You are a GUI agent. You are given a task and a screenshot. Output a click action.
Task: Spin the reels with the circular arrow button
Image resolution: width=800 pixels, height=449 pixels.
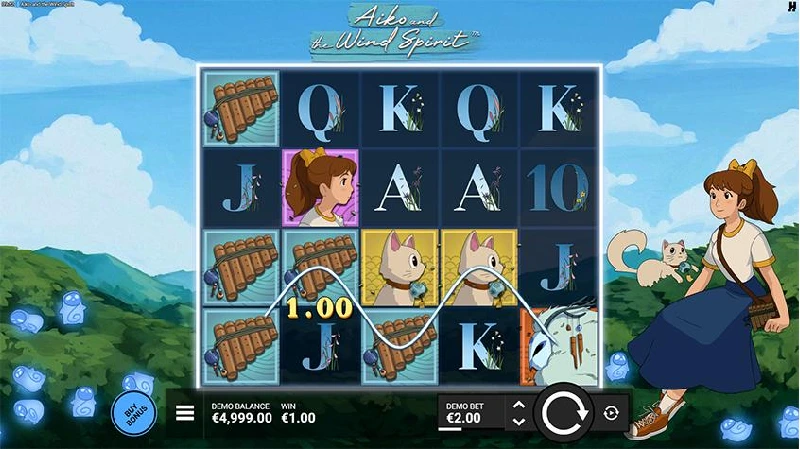pos(564,412)
